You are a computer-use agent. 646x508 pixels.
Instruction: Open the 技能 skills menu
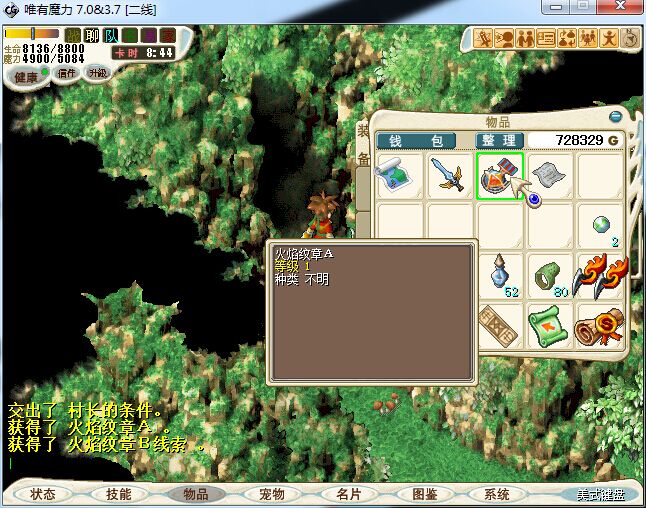[119, 494]
